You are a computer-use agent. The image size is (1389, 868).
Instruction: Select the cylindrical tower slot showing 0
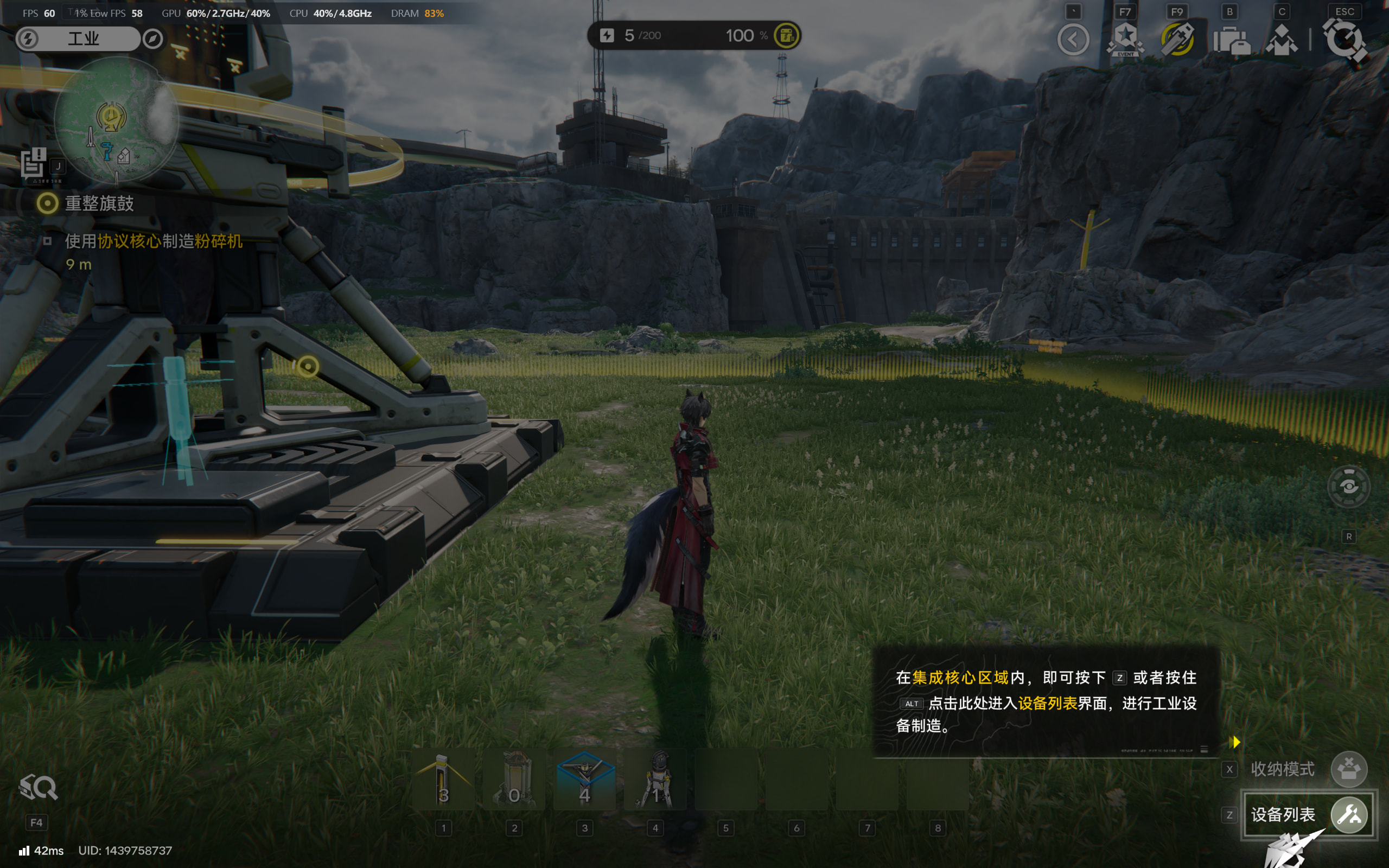[x=514, y=779]
